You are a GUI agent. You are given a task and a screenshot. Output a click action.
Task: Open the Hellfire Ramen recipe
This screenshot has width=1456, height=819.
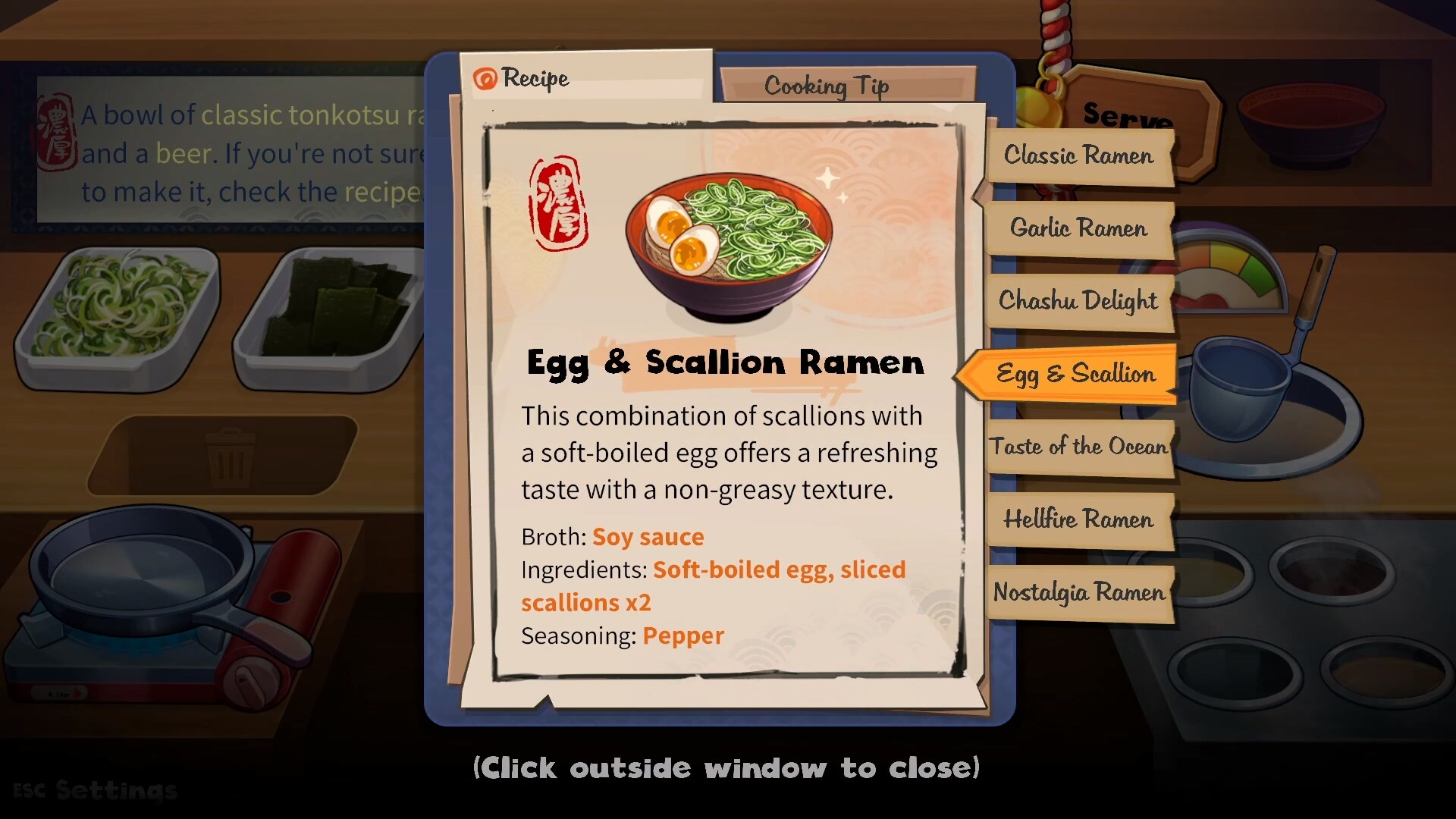(1078, 519)
